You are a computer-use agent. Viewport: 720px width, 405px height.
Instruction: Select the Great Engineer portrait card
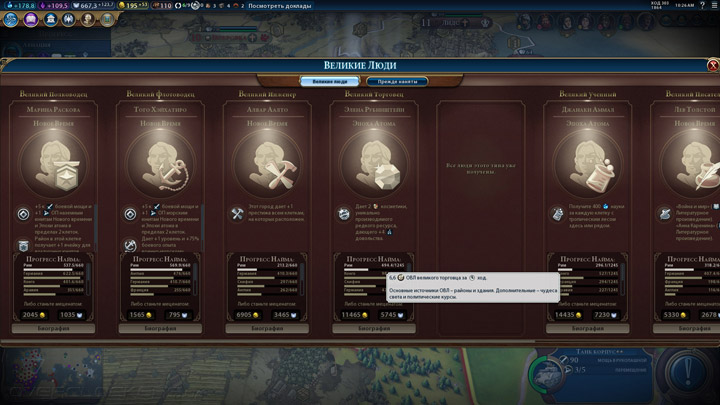pyautogui.click(x=262, y=165)
